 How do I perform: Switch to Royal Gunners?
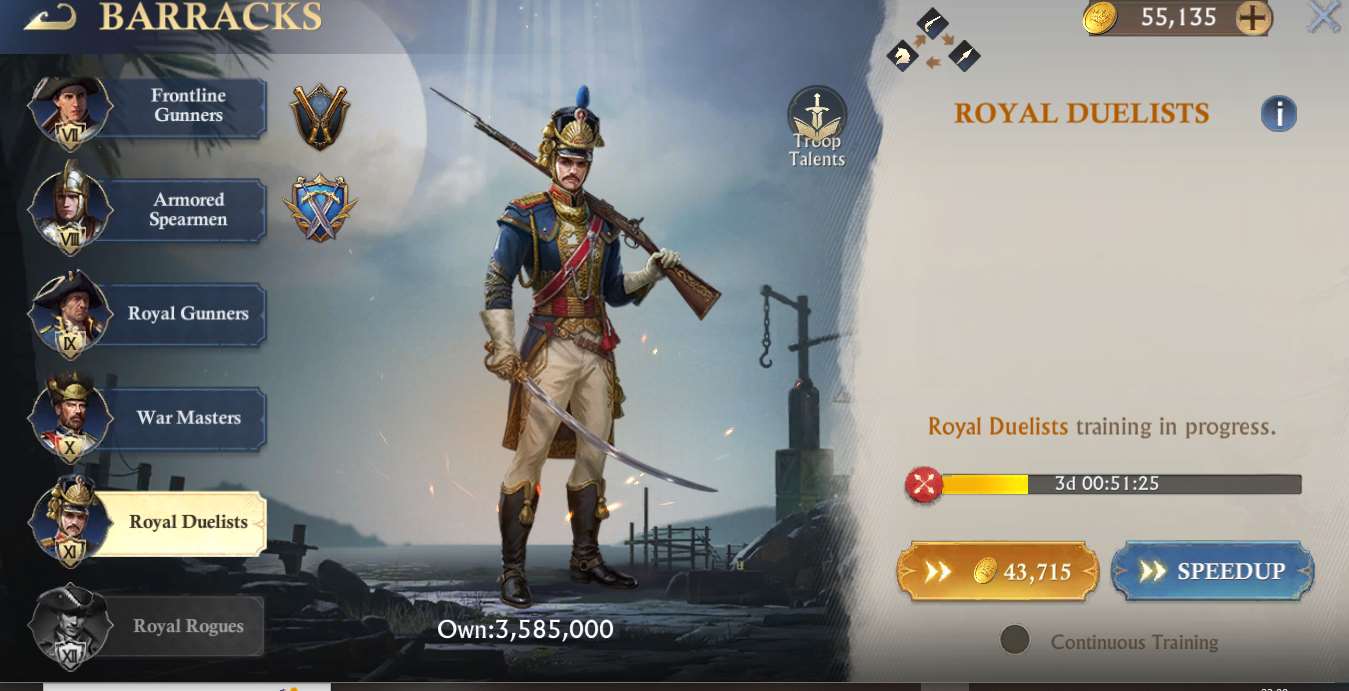188,314
